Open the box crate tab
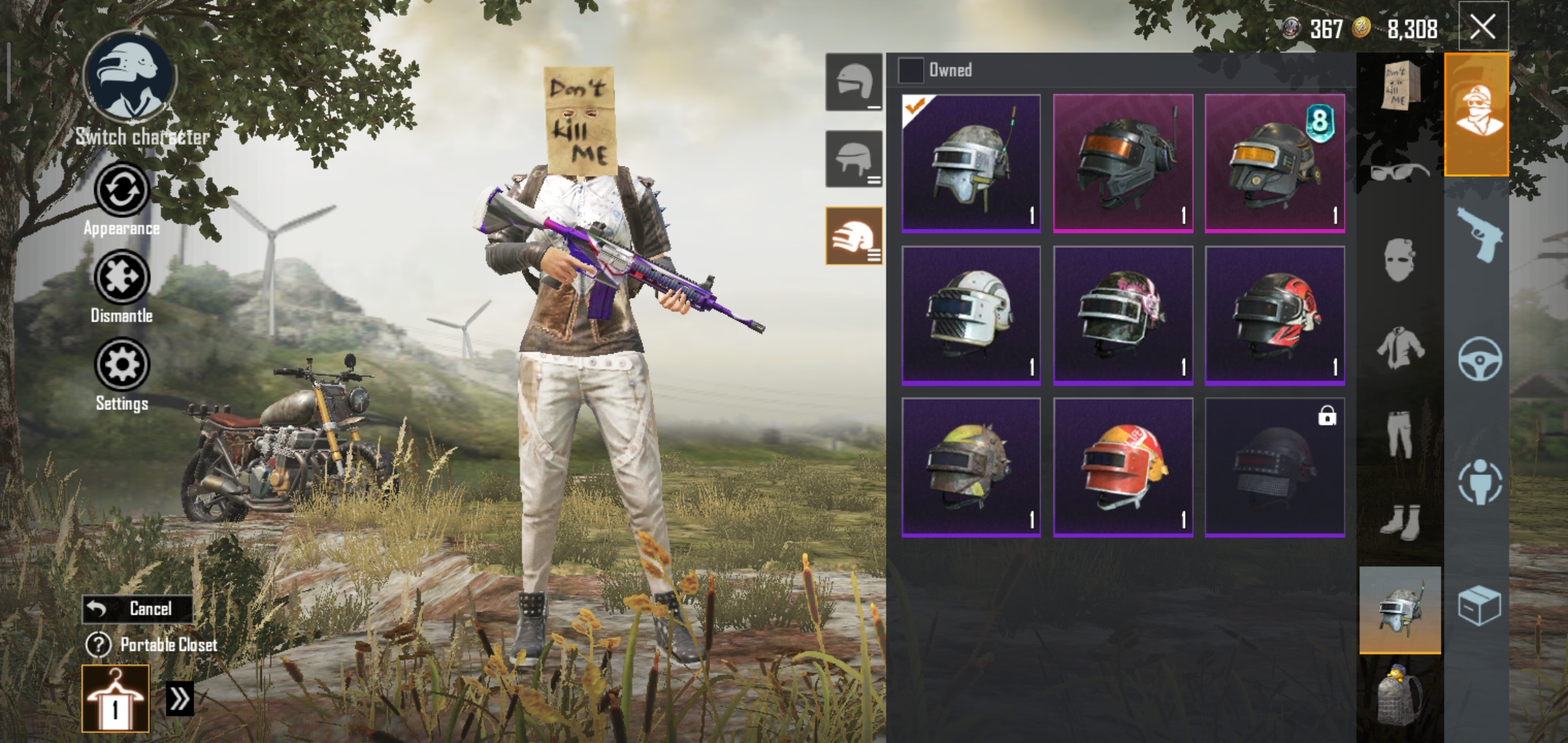 pyautogui.click(x=1479, y=607)
